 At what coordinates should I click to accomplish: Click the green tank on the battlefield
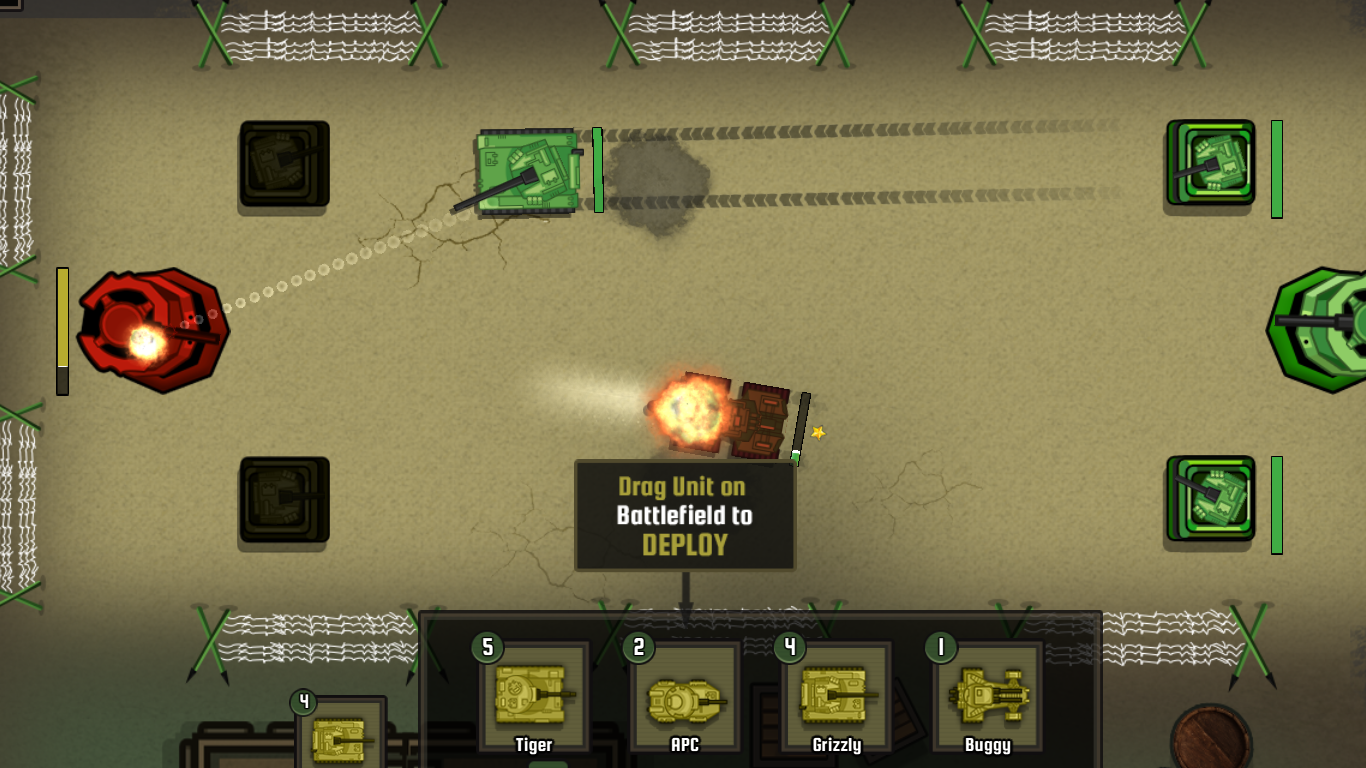pos(525,170)
